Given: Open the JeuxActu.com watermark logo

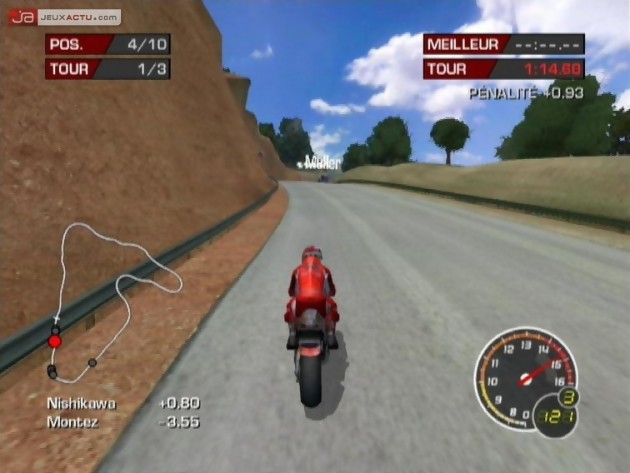Looking at the screenshot, I should (64, 17).
